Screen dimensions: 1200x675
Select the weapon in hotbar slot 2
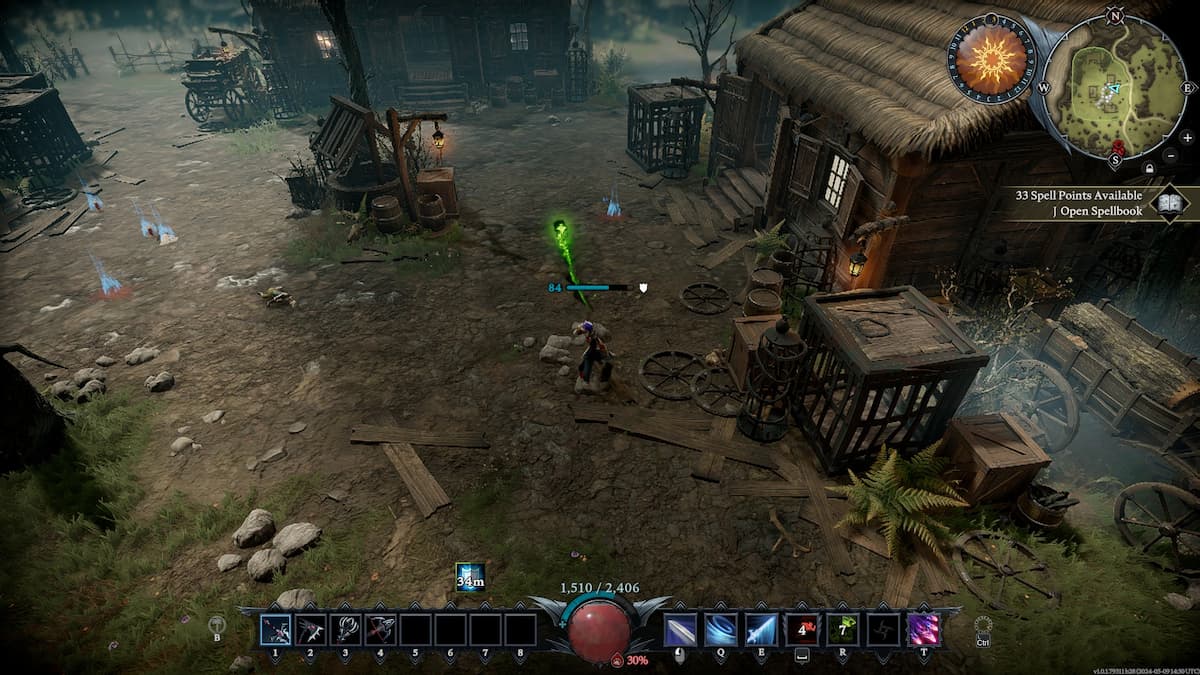coord(310,630)
